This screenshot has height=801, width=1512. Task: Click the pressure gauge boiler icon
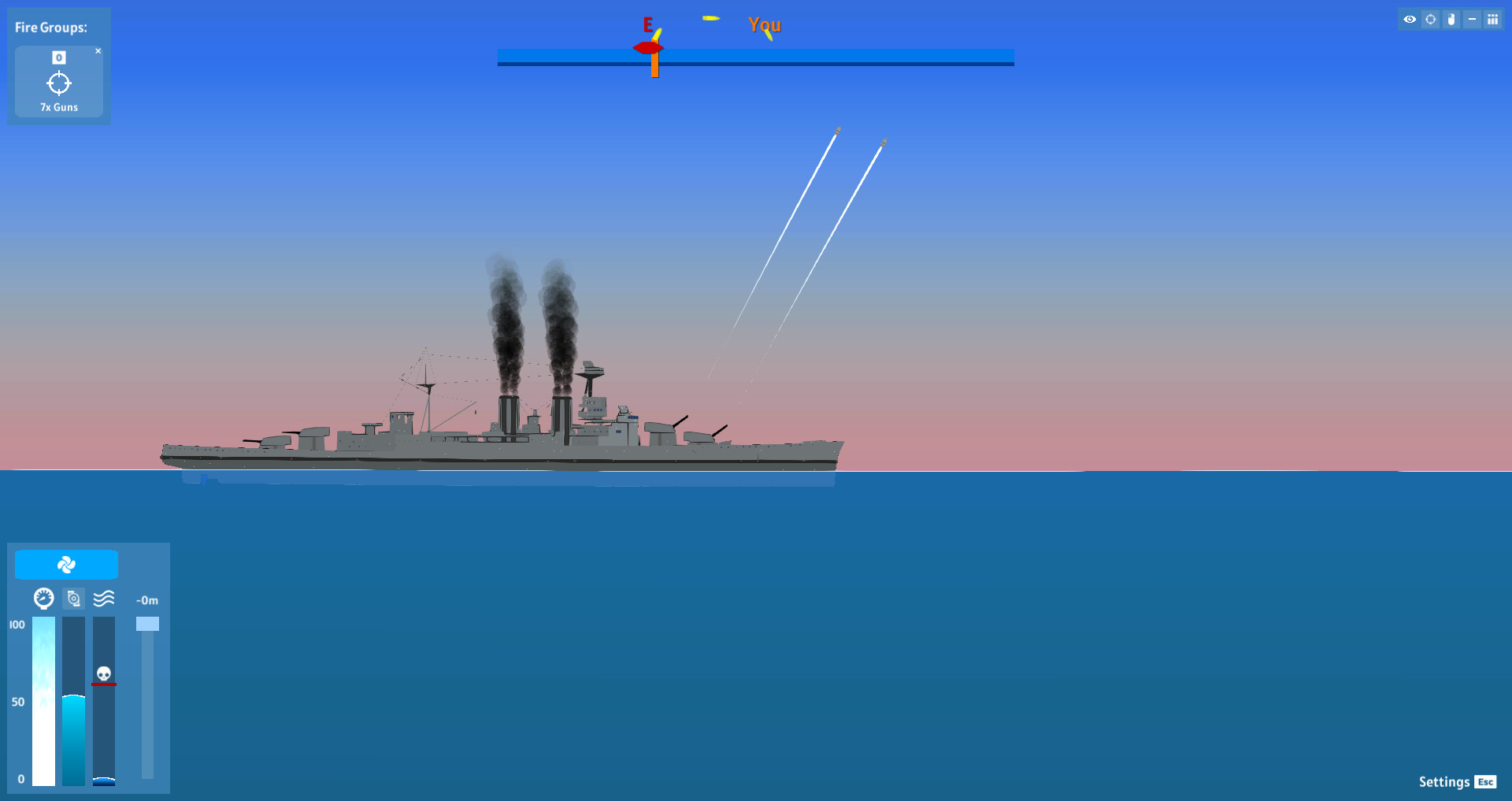(43, 598)
